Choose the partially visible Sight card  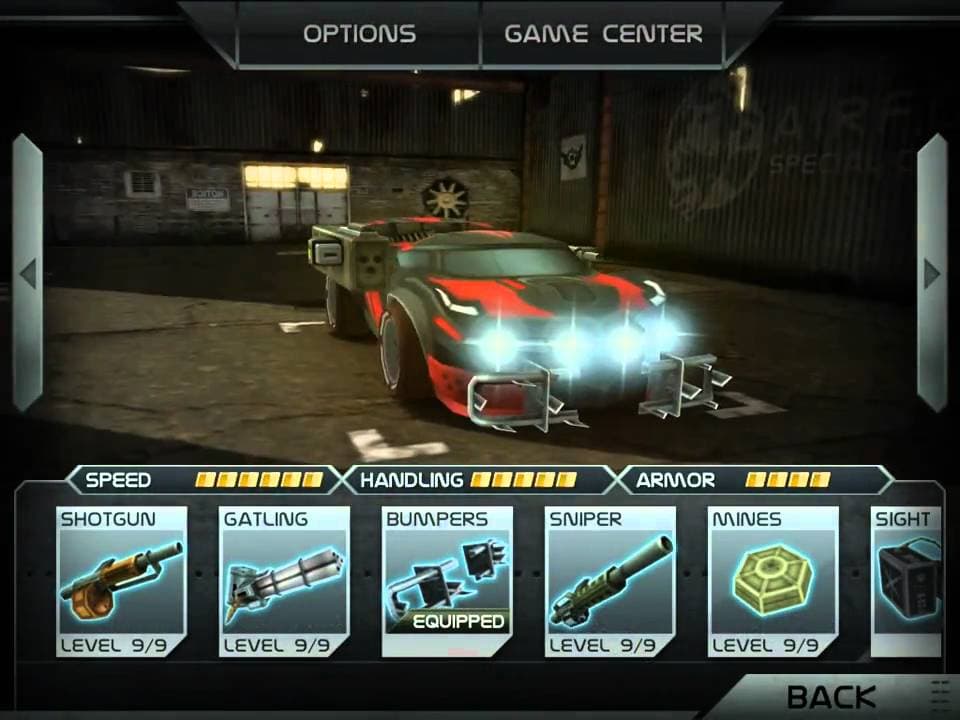pyautogui.click(x=908, y=582)
